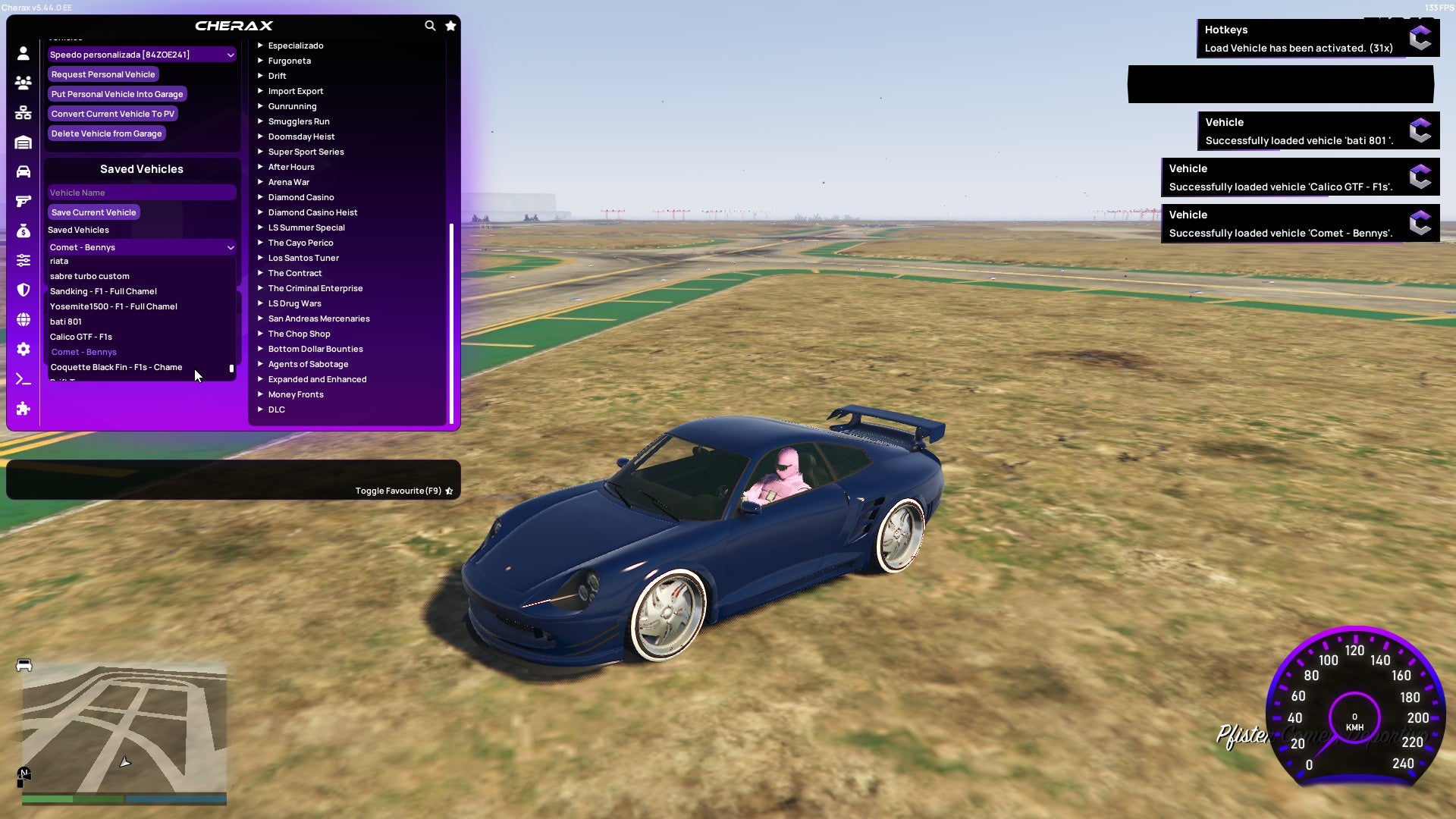Image resolution: width=1456 pixels, height=819 pixels.
Task: Click the Save Current Vehicle button
Action: [x=93, y=212]
